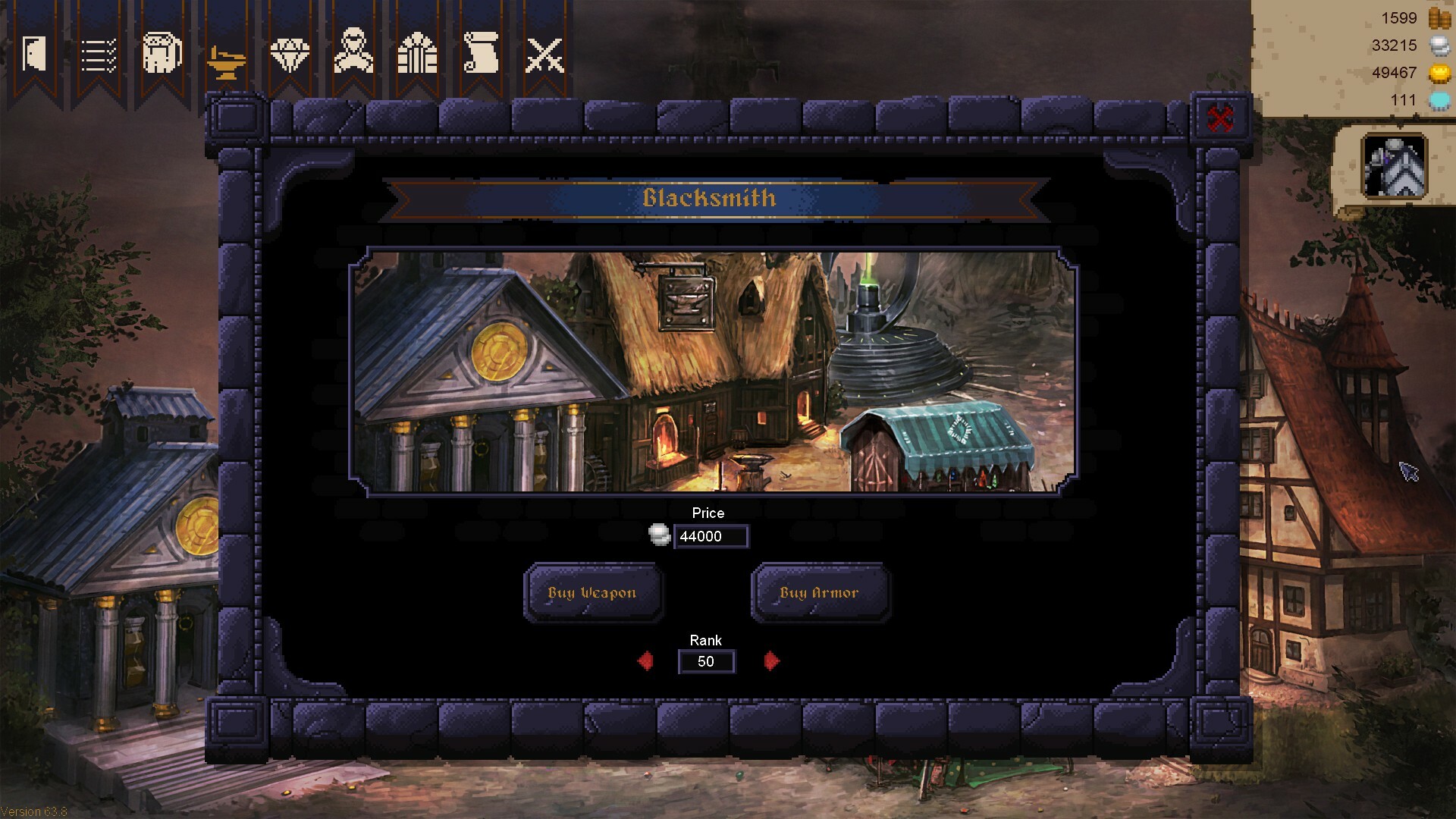Edit the Price input showing 44000

711,536
